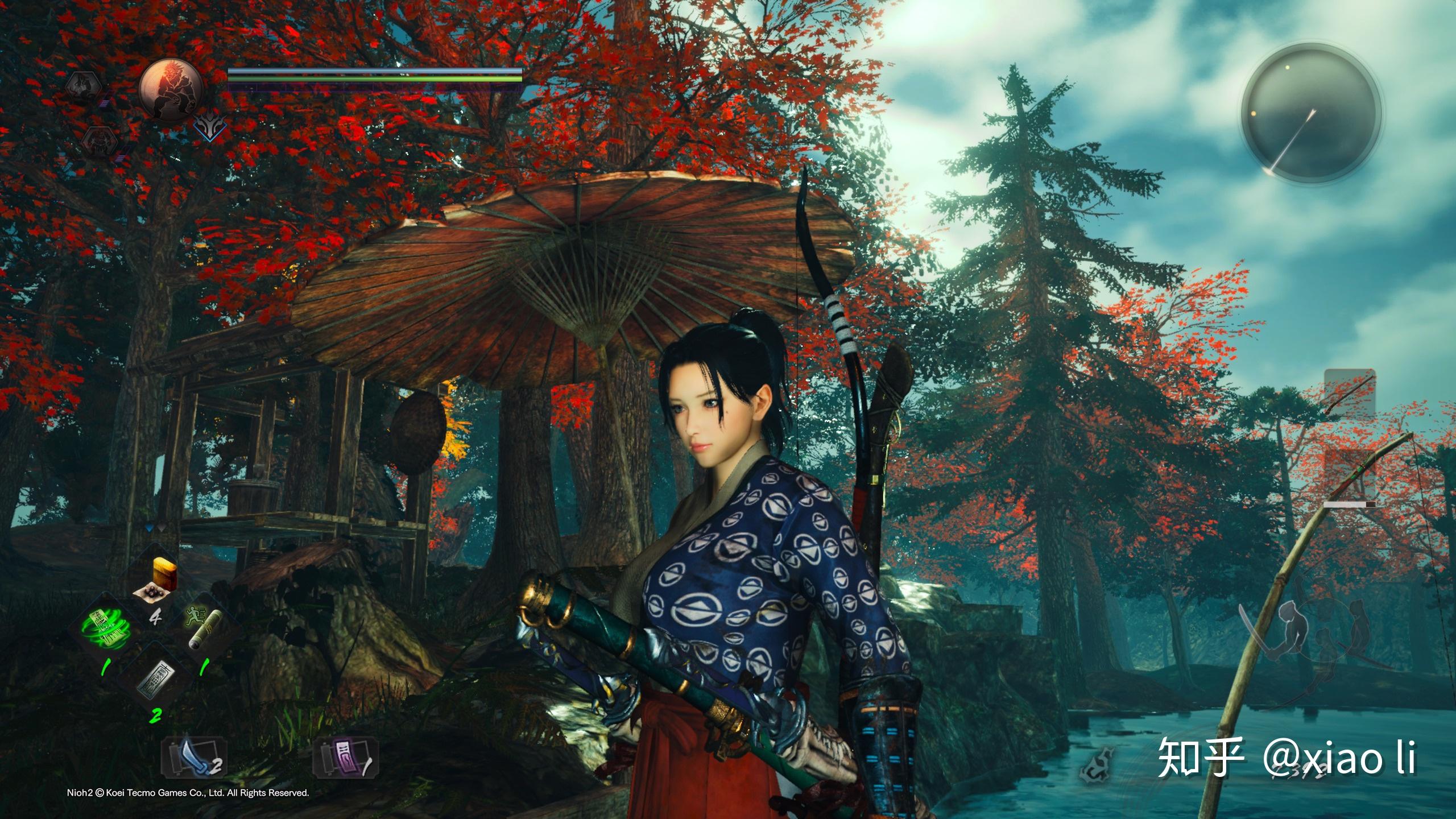Viewport: 1456px width, 819px height.
Task: Activate the blue blade scroll shortcut
Action: [x=193, y=759]
